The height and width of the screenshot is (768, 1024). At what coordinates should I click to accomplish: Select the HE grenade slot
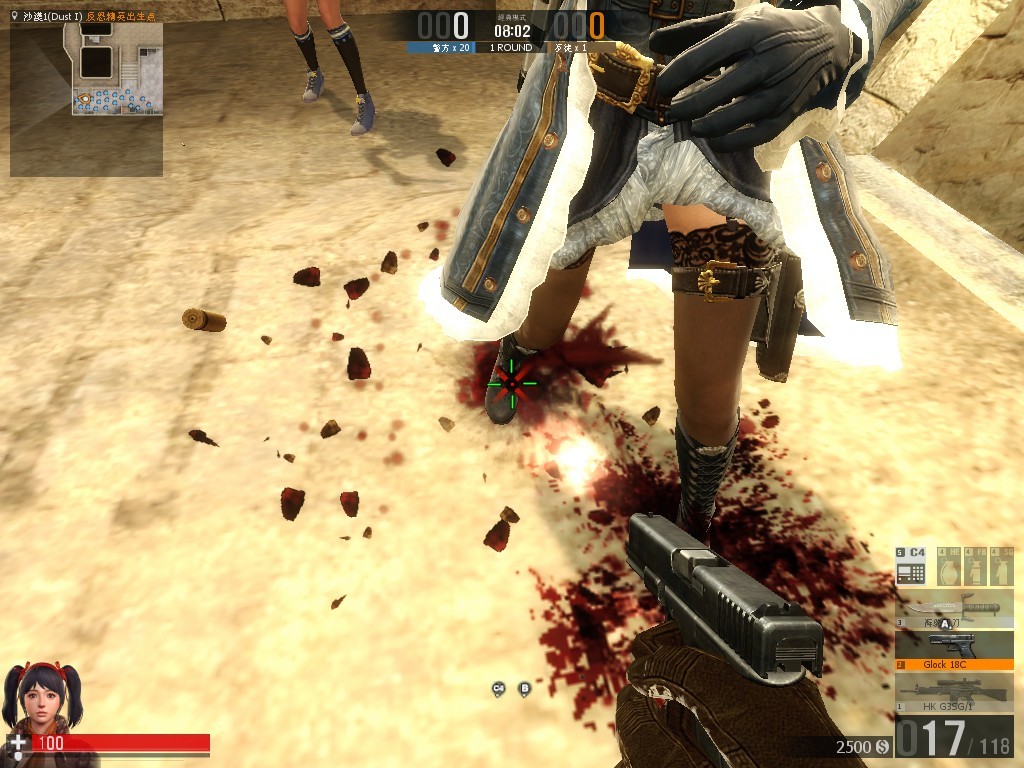point(950,567)
